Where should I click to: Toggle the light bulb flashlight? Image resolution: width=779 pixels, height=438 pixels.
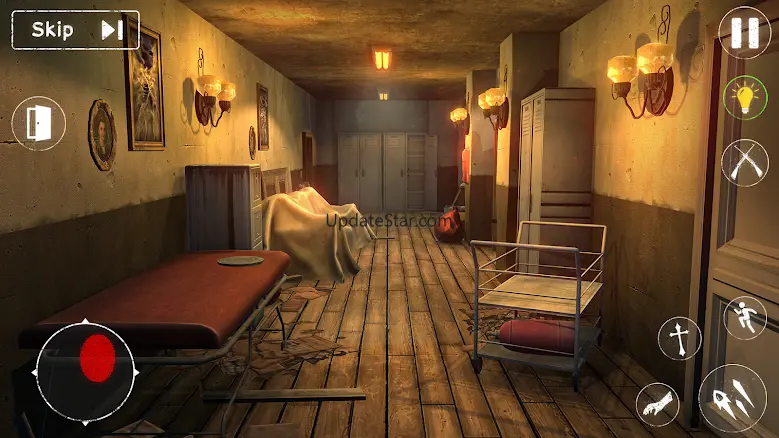tap(745, 98)
